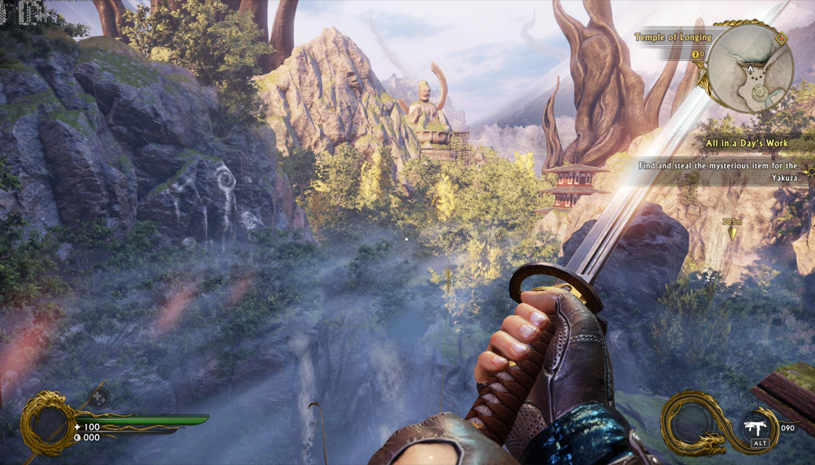This screenshot has height=465, width=815.
Task: Select the submachine gun weapon icon
Action: [x=758, y=425]
